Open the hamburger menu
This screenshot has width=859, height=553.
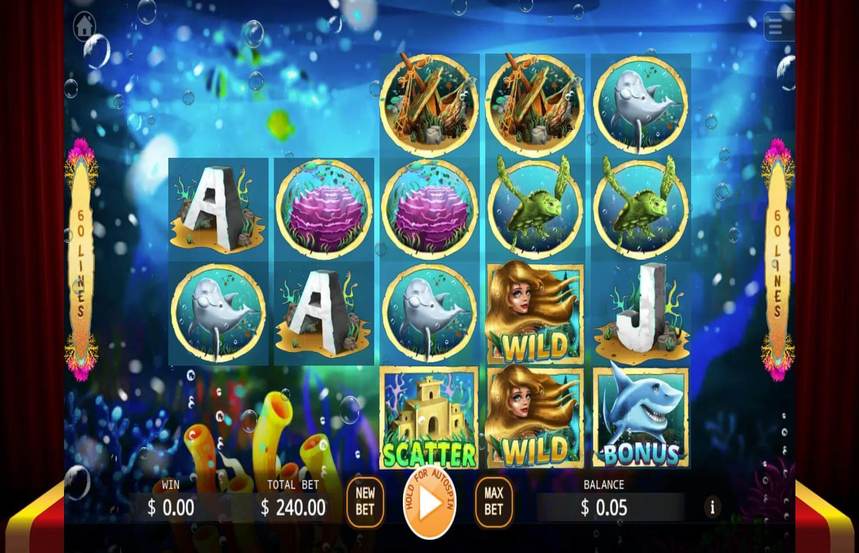777,27
